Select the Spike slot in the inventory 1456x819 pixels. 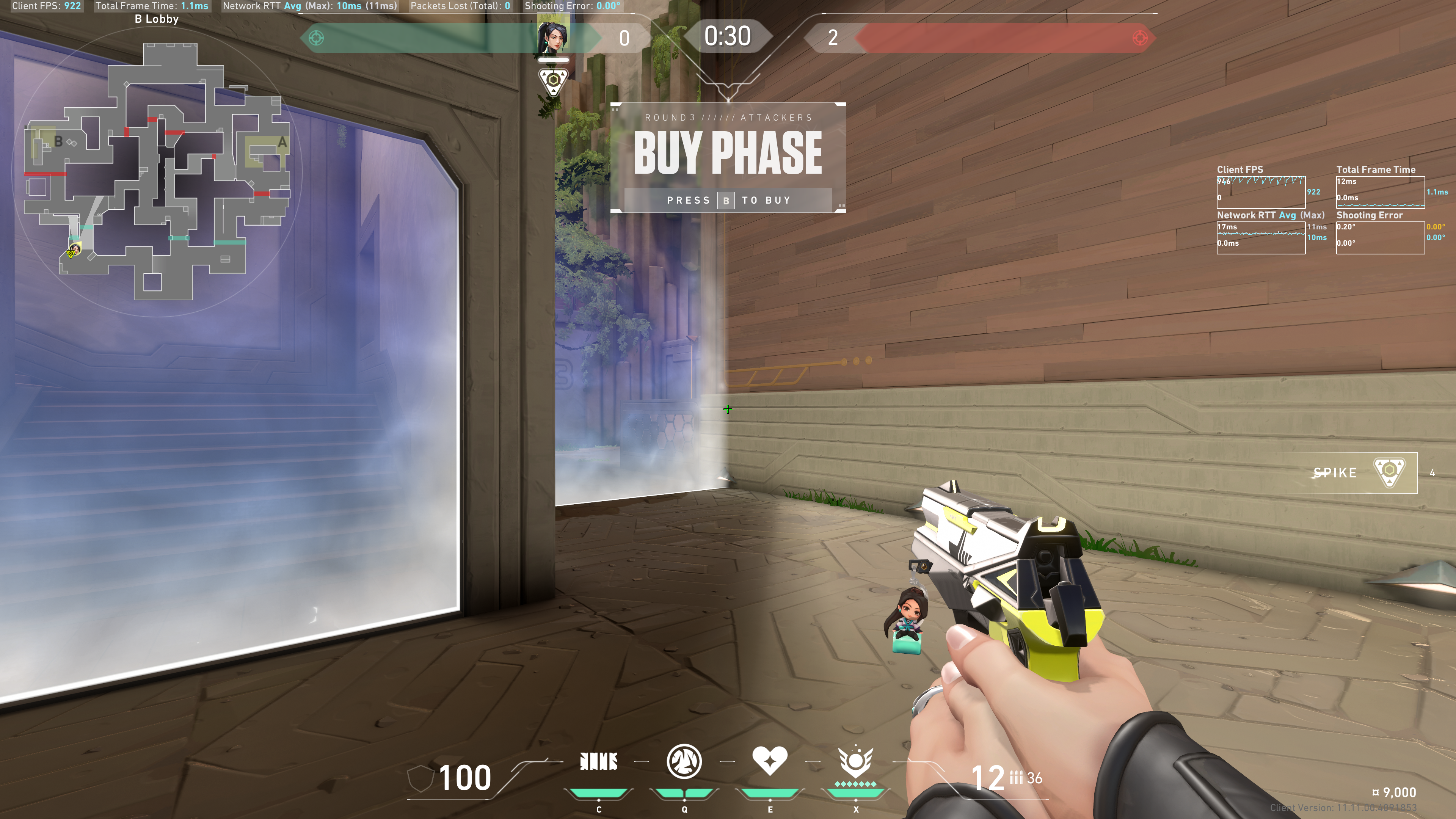pyautogui.click(x=1362, y=472)
